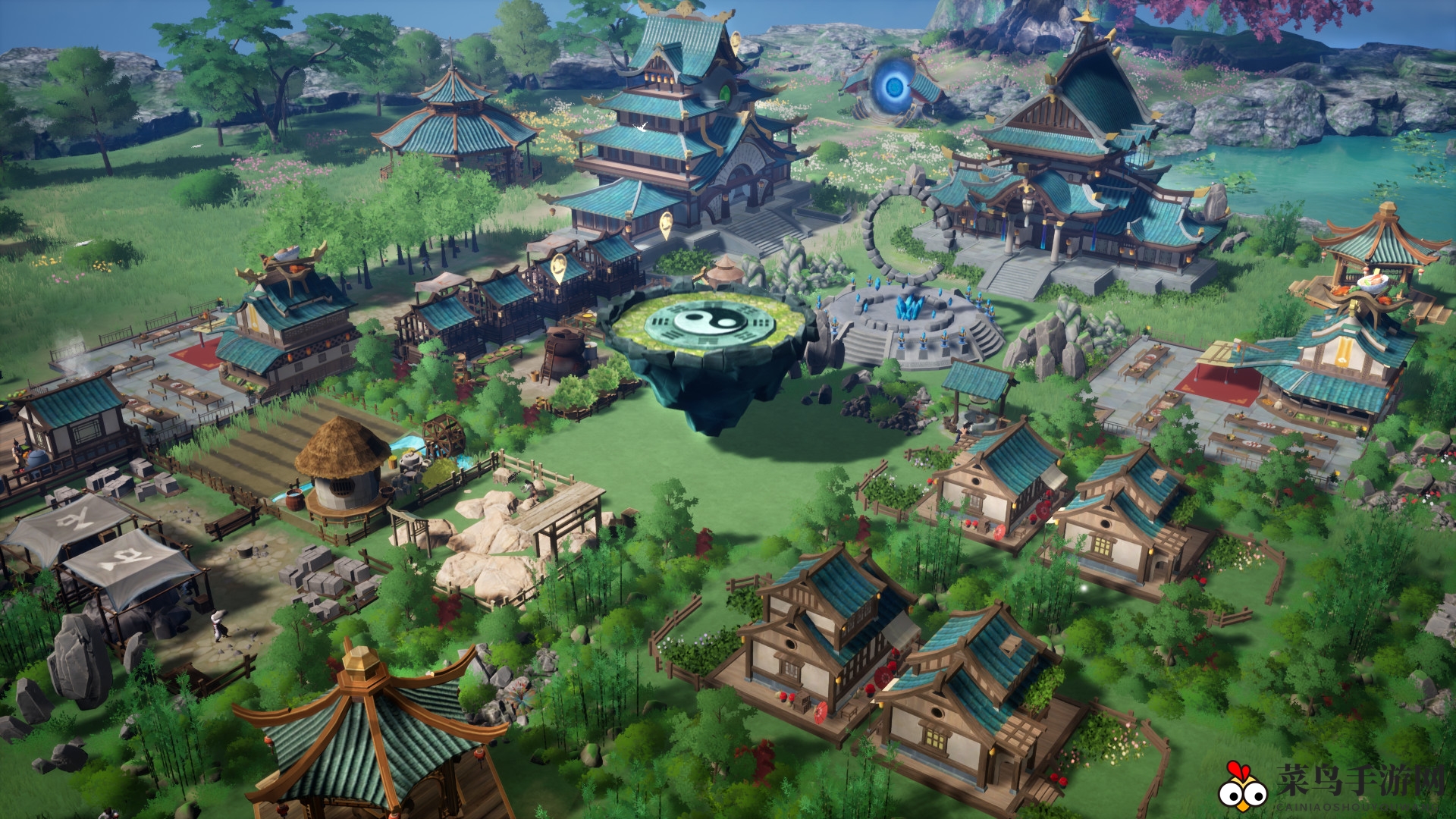
Task: Select the golden pin marker beside the pagoda hall
Action: click(x=666, y=223)
